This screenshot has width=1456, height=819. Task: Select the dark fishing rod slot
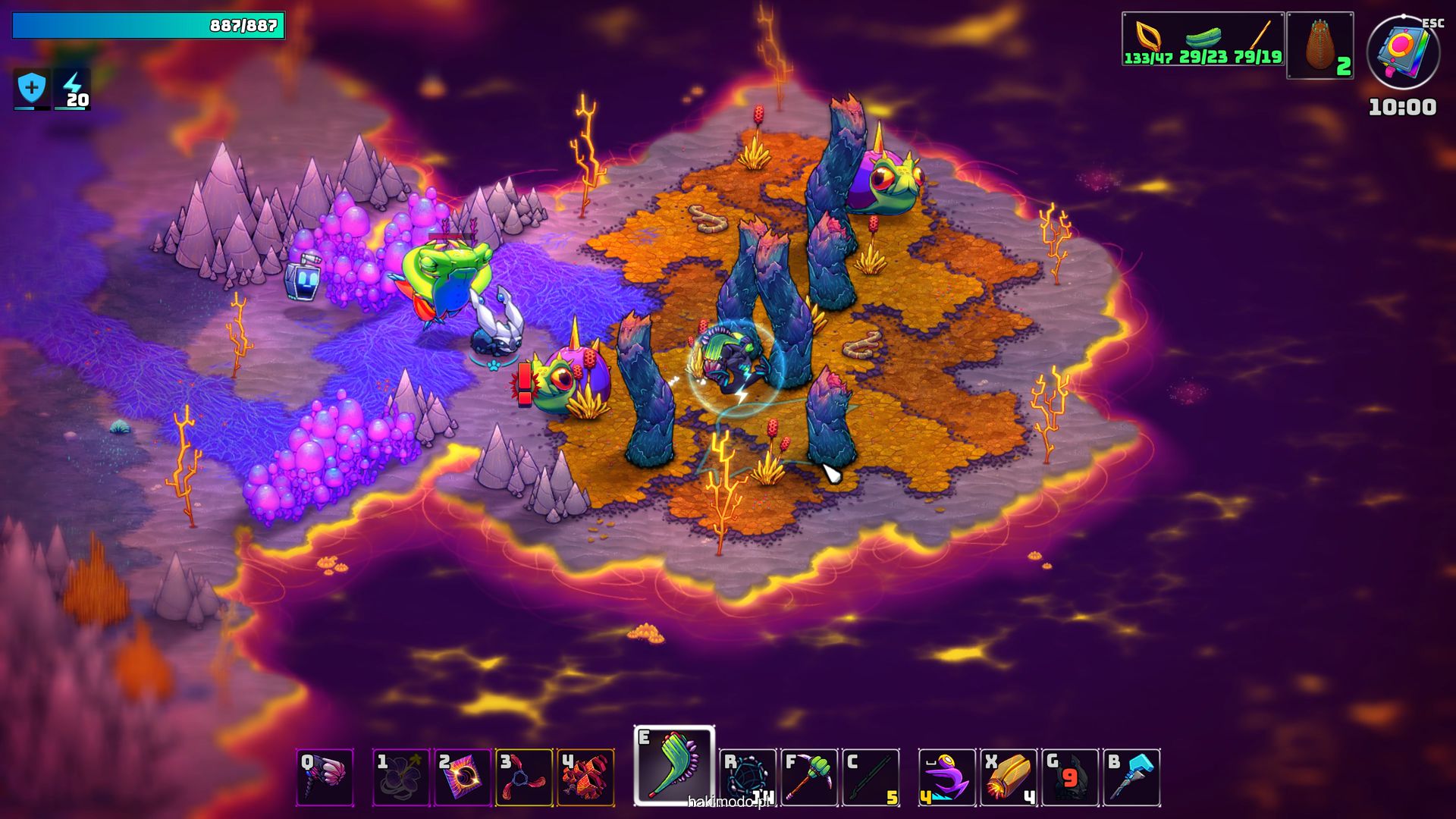(x=871, y=777)
